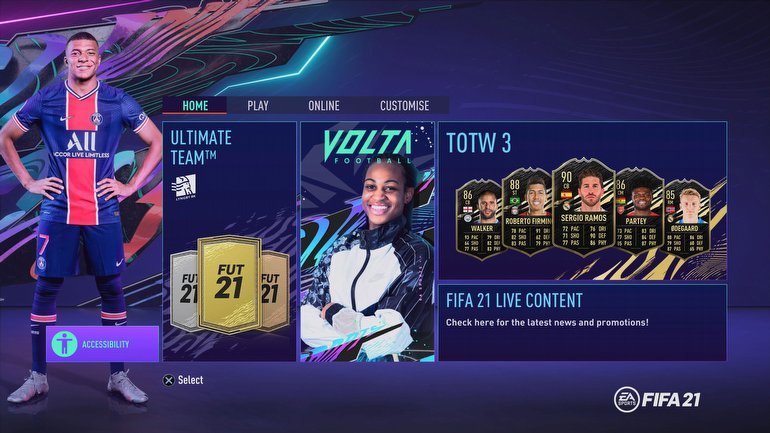Image resolution: width=770 pixels, height=433 pixels.
Task: Launch the Volta Football mode tile
Action: click(x=367, y=241)
